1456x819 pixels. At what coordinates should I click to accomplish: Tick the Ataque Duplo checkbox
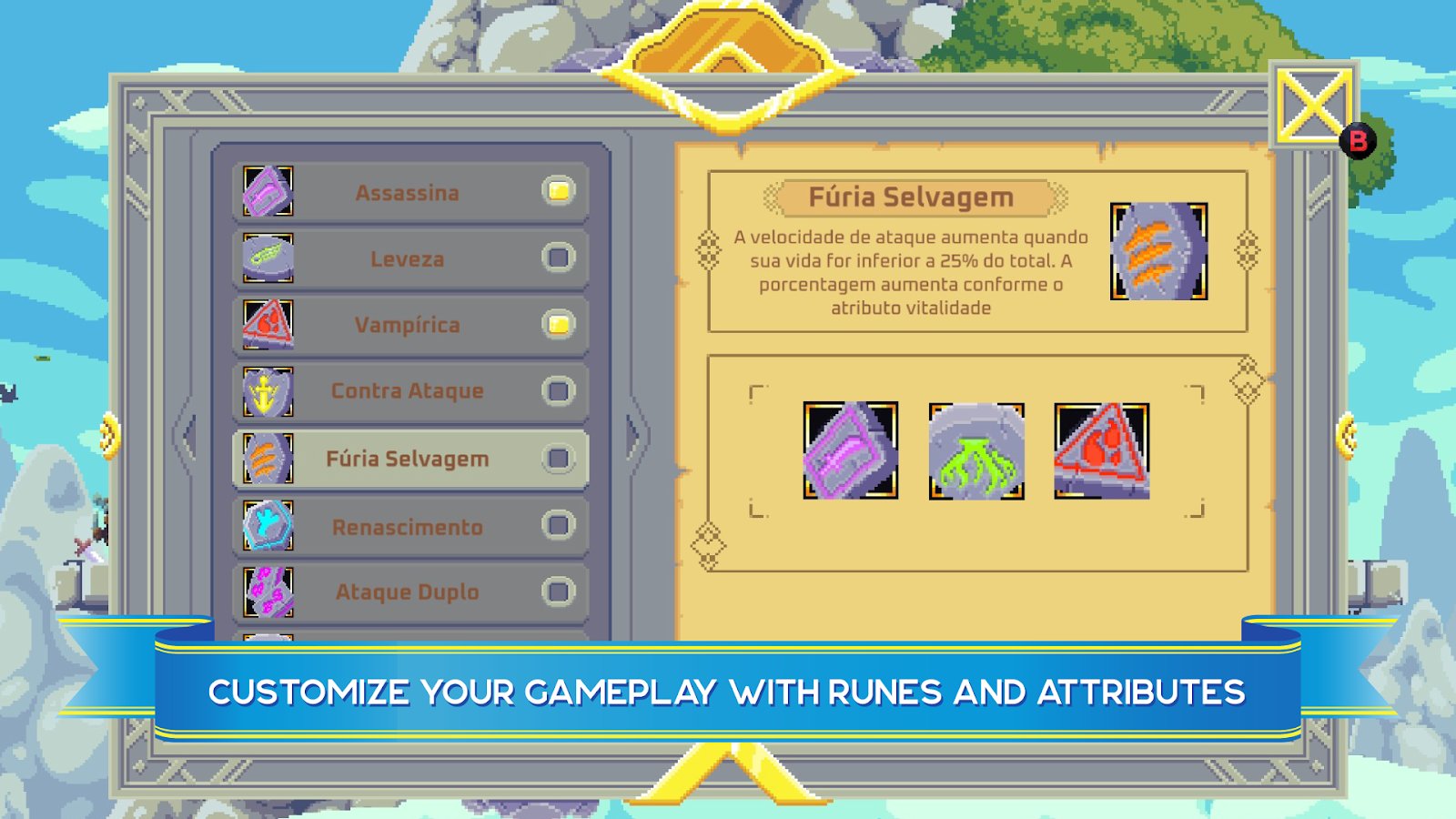pyautogui.click(x=559, y=592)
